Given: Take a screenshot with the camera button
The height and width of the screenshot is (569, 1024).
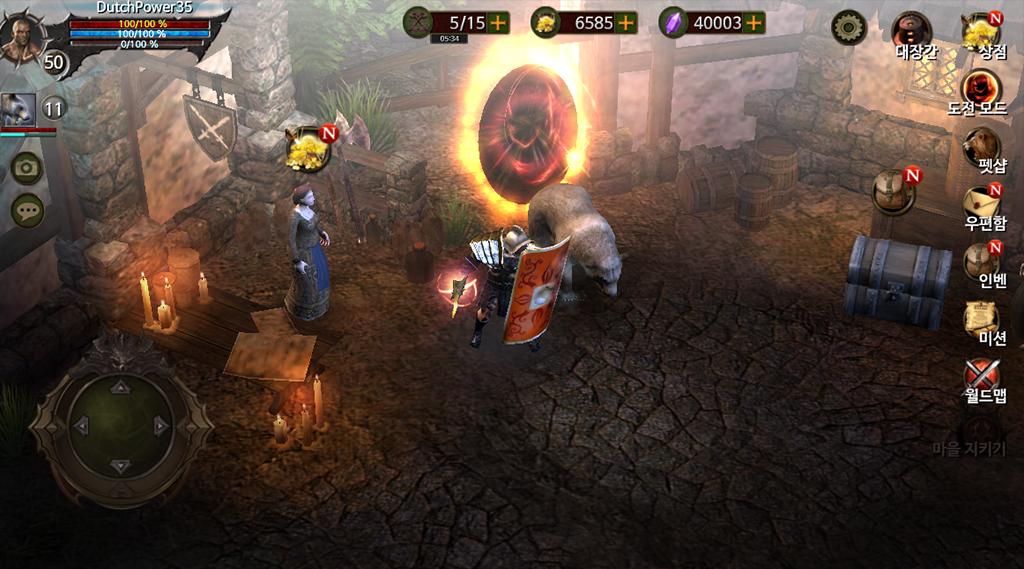Looking at the screenshot, I should pos(26,168).
